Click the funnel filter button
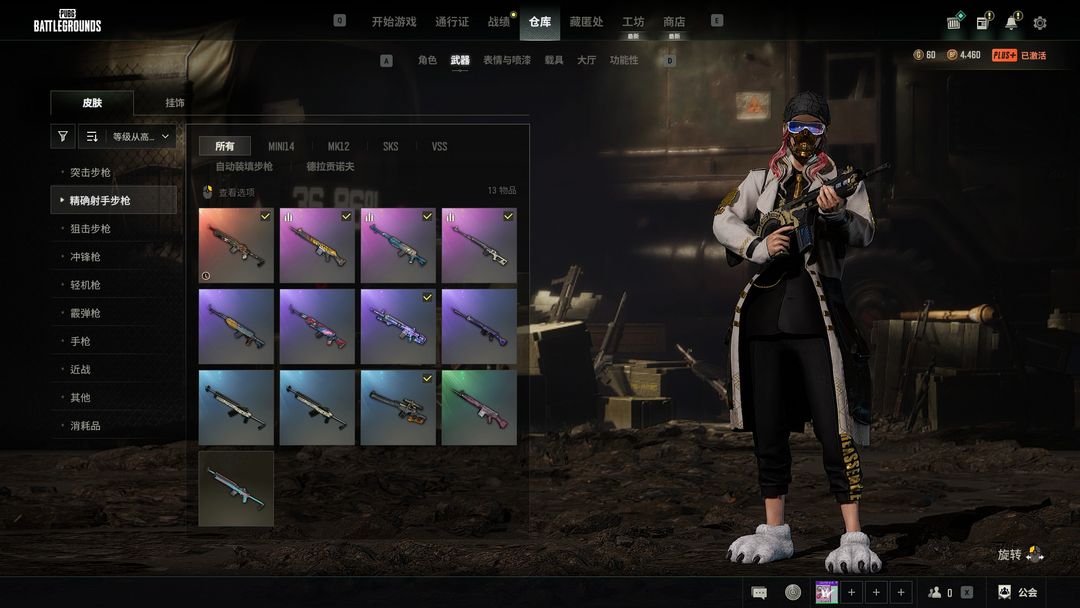 pyautogui.click(x=63, y=136)
